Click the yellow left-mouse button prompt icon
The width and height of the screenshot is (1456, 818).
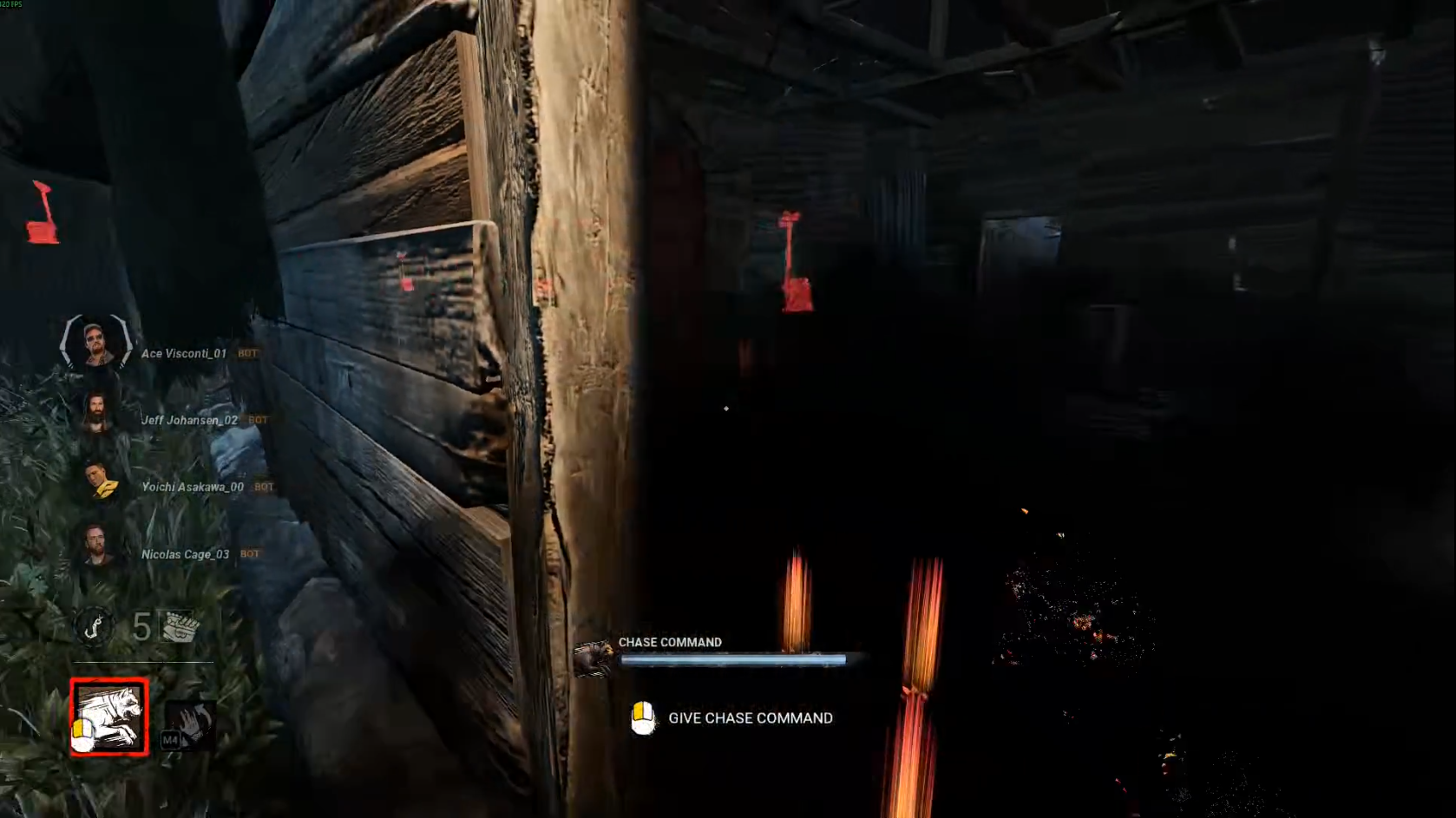coord(643,718)
